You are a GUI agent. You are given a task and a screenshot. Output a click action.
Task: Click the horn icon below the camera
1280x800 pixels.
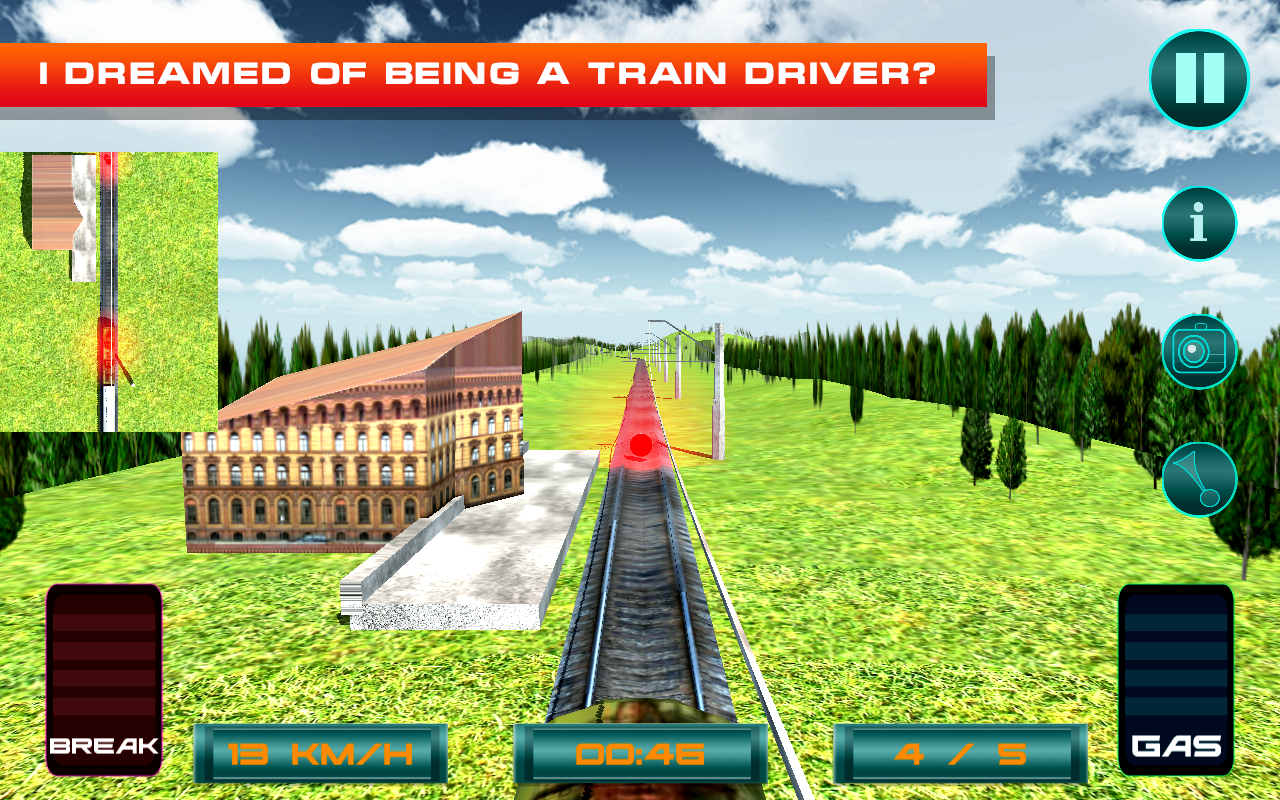click(x=1199, y=480)
